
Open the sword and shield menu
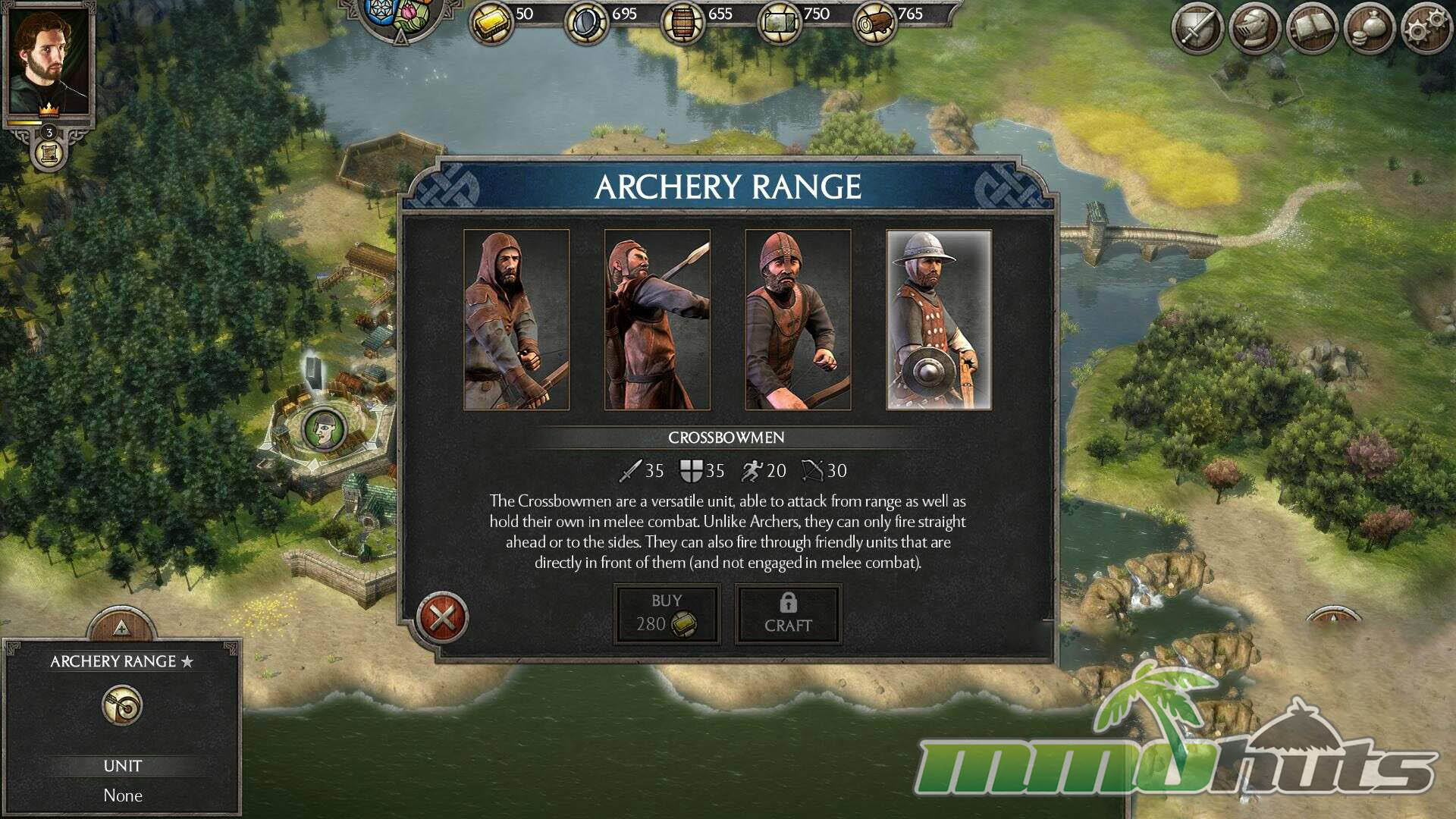(x=1197, y=29)
